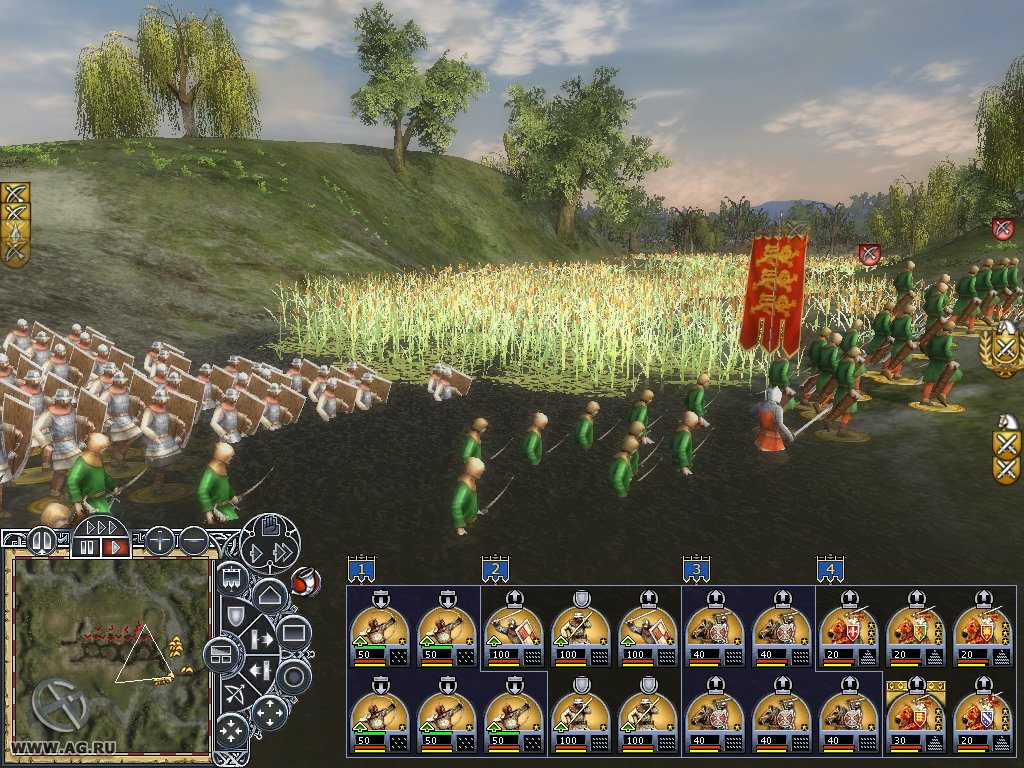The image size is (1024, 768).
Task: Select unit group 4 banner
Action: pyautogui.click(x=828, y=570)
